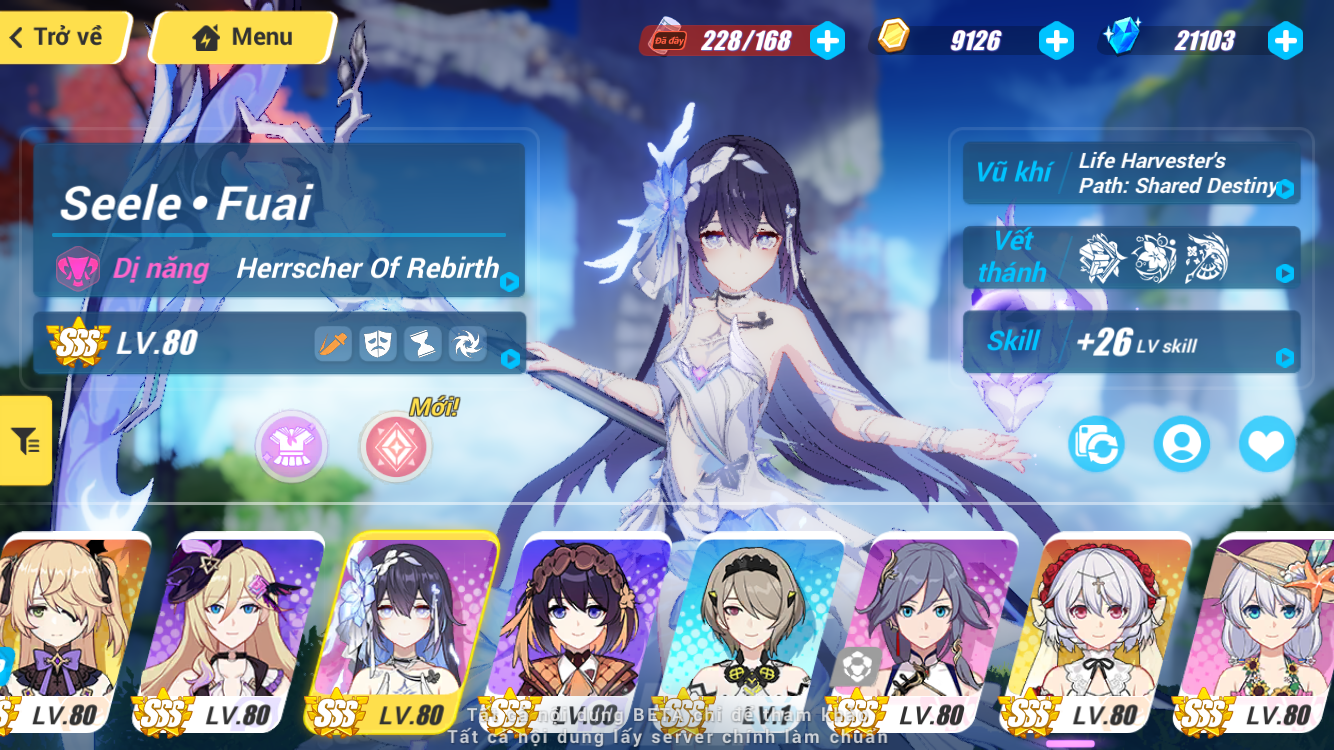
Task: Expand Herrscher Of Rebirth details arrow
Action: (509, 283)
